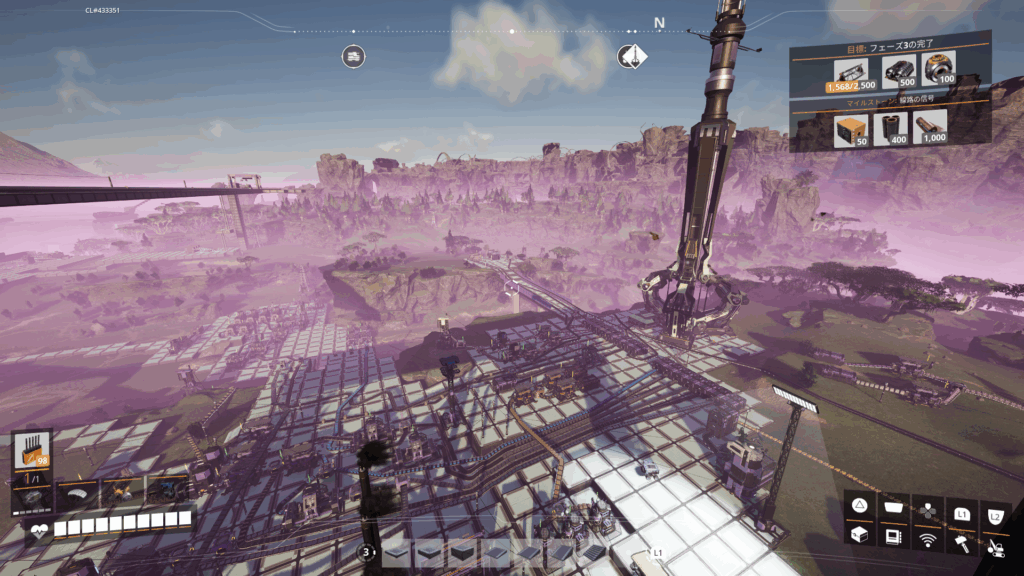Viewport: 1024px width, 576px height.
Task: Open inventory via the crate icon
Action: pos(859,536)
